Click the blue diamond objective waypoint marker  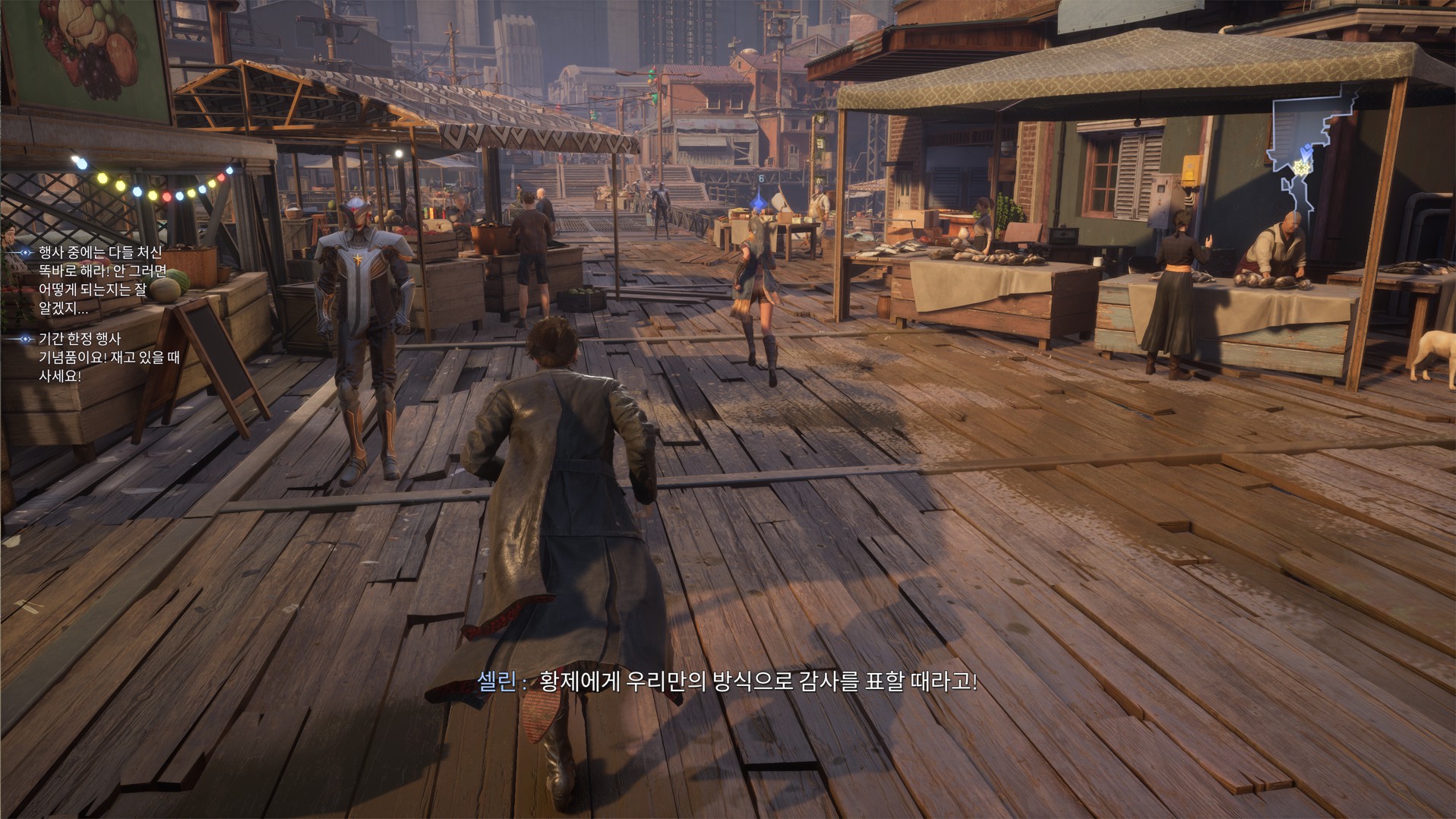(x=759, y=204)
